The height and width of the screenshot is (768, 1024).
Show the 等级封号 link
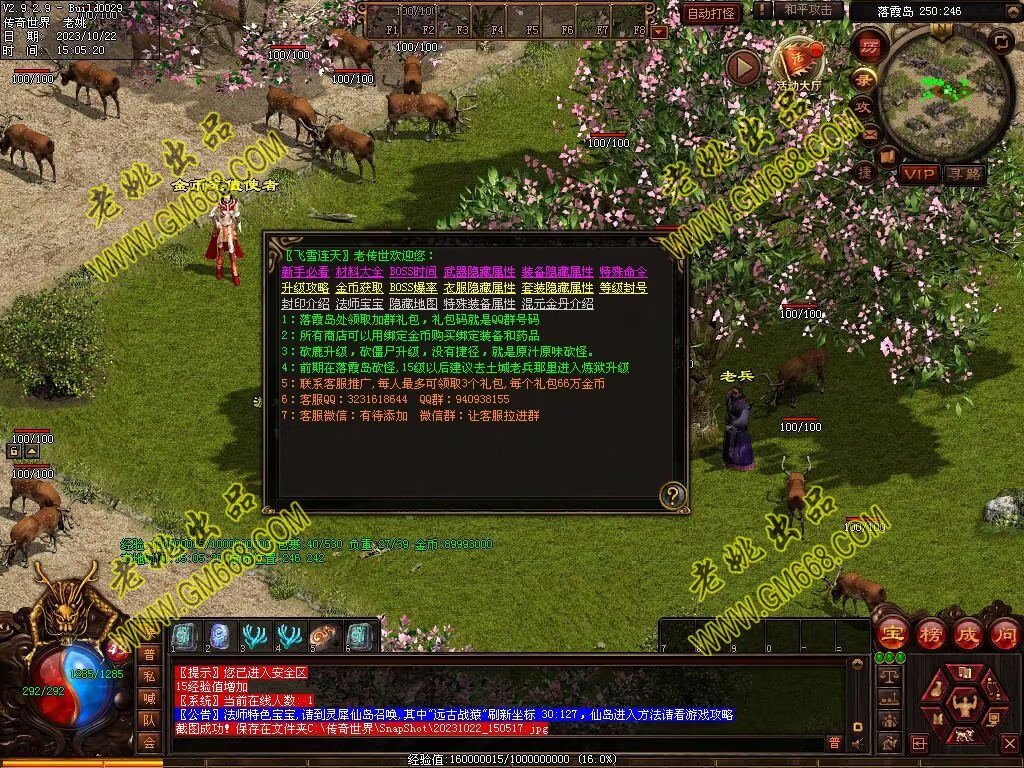pyautogui.click(x=623, y=288)
